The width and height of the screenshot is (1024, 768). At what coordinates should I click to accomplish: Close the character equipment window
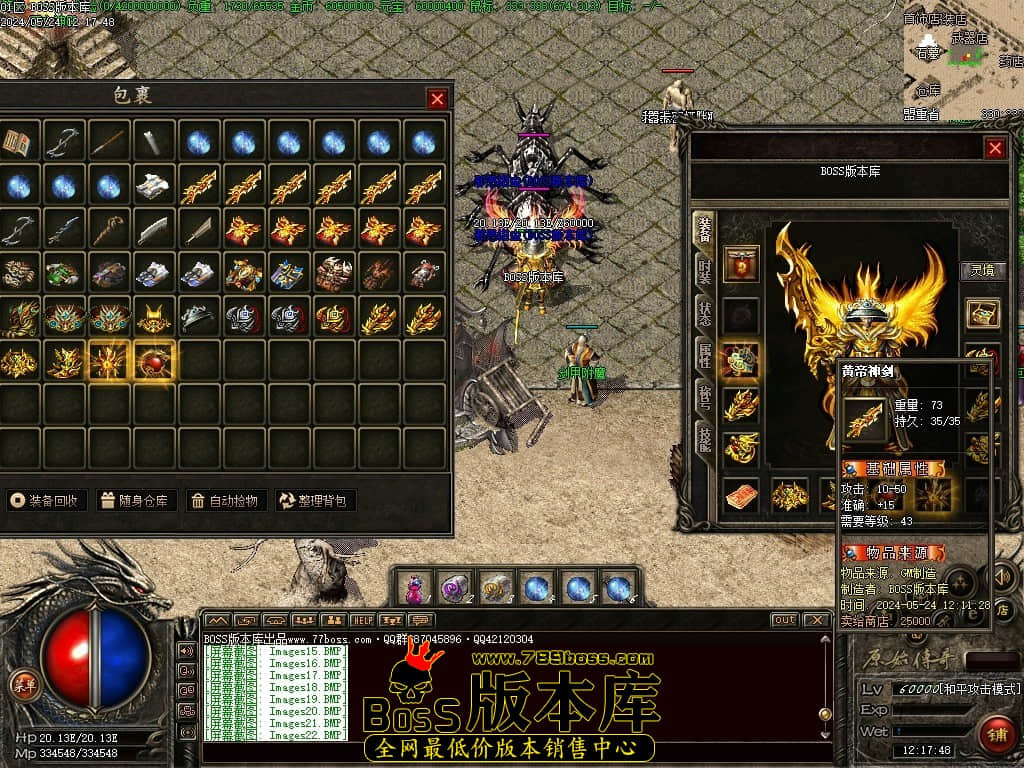point(995,148)
